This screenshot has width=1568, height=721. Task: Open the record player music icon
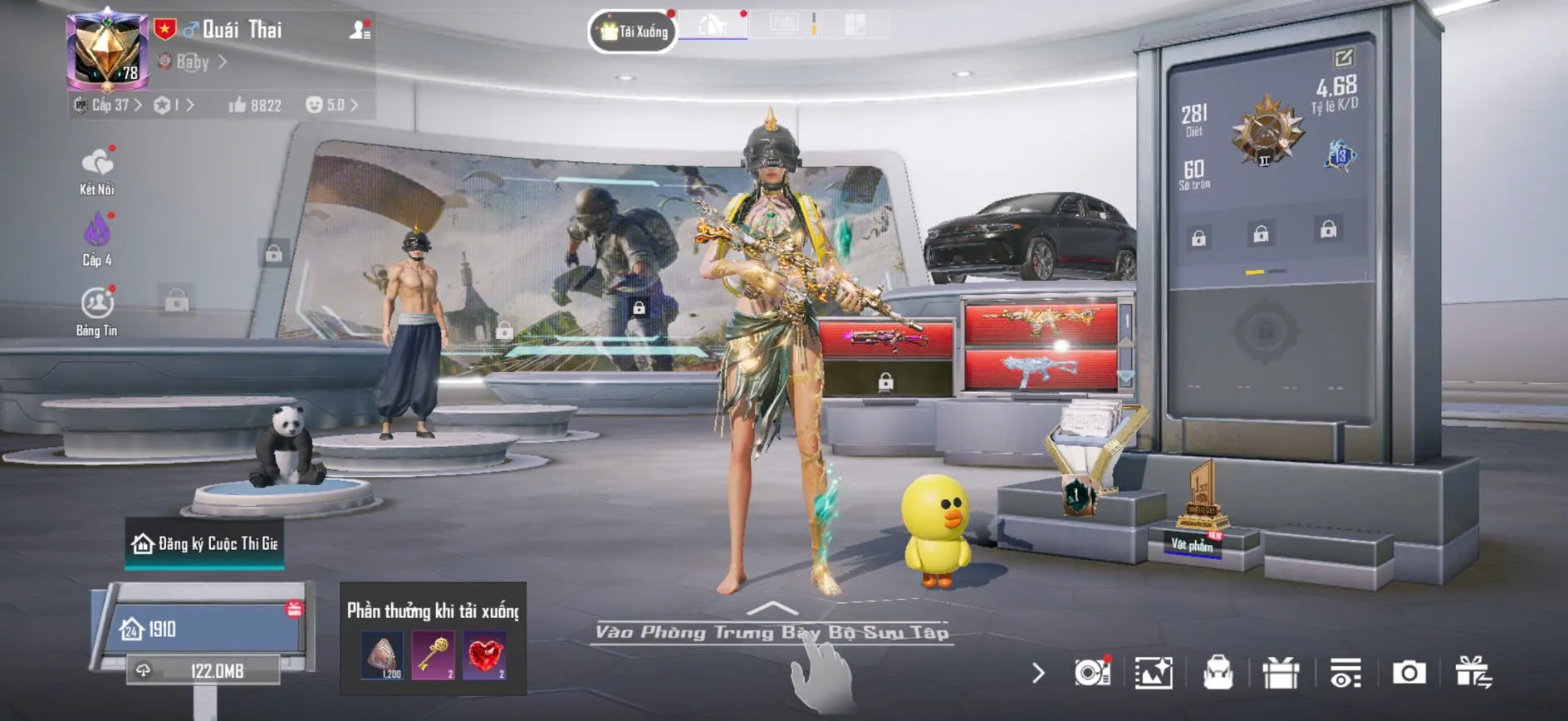tap(1092, 673)
